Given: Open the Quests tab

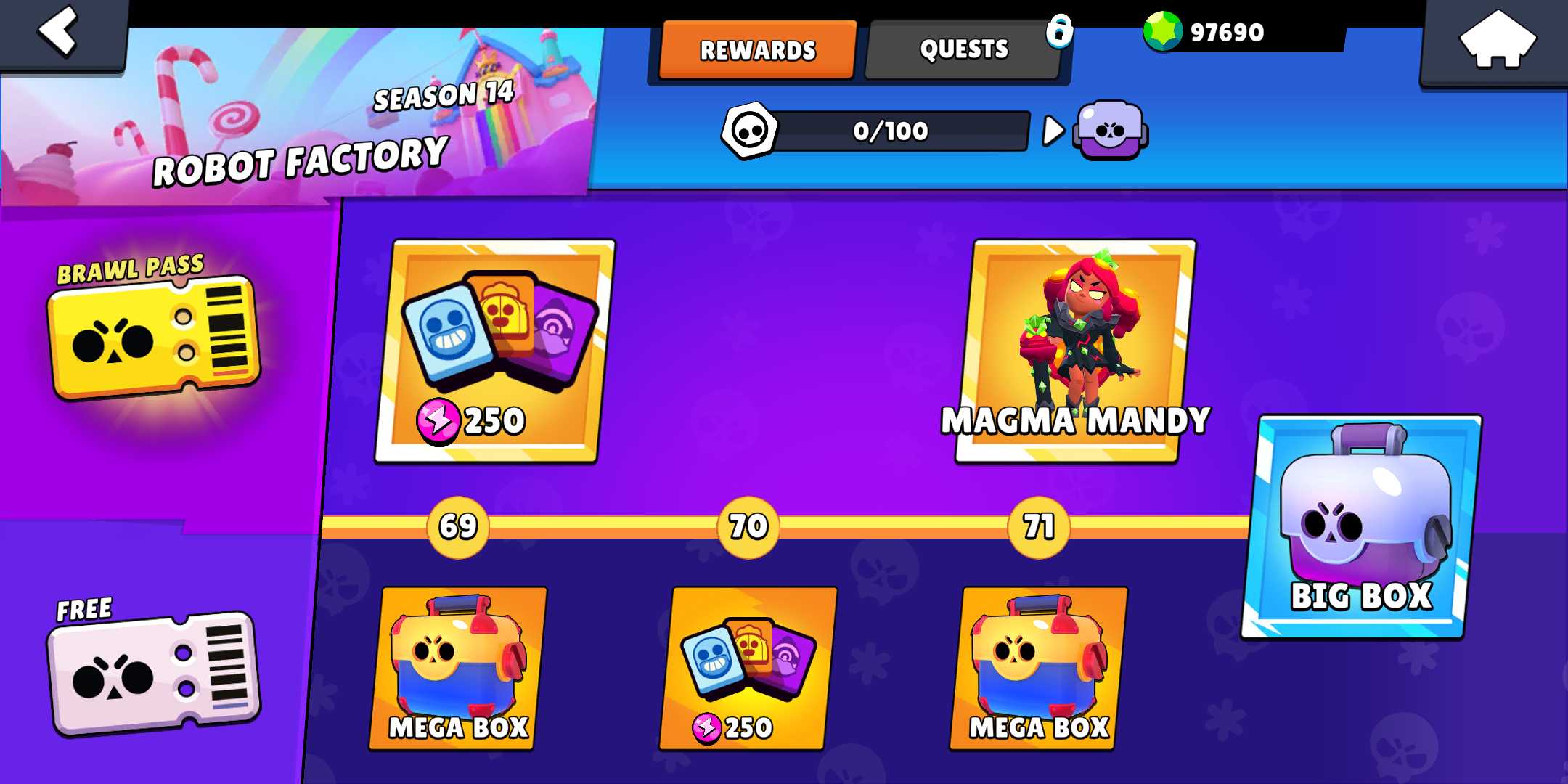Looking at the screenshot, I should (x=963, y=49).
